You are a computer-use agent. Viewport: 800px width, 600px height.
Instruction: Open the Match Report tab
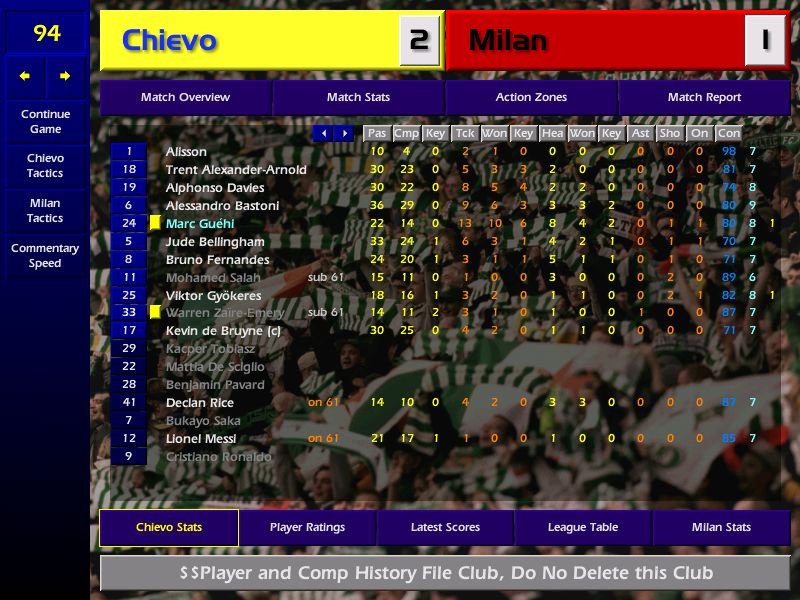click(x=704, y=97)
